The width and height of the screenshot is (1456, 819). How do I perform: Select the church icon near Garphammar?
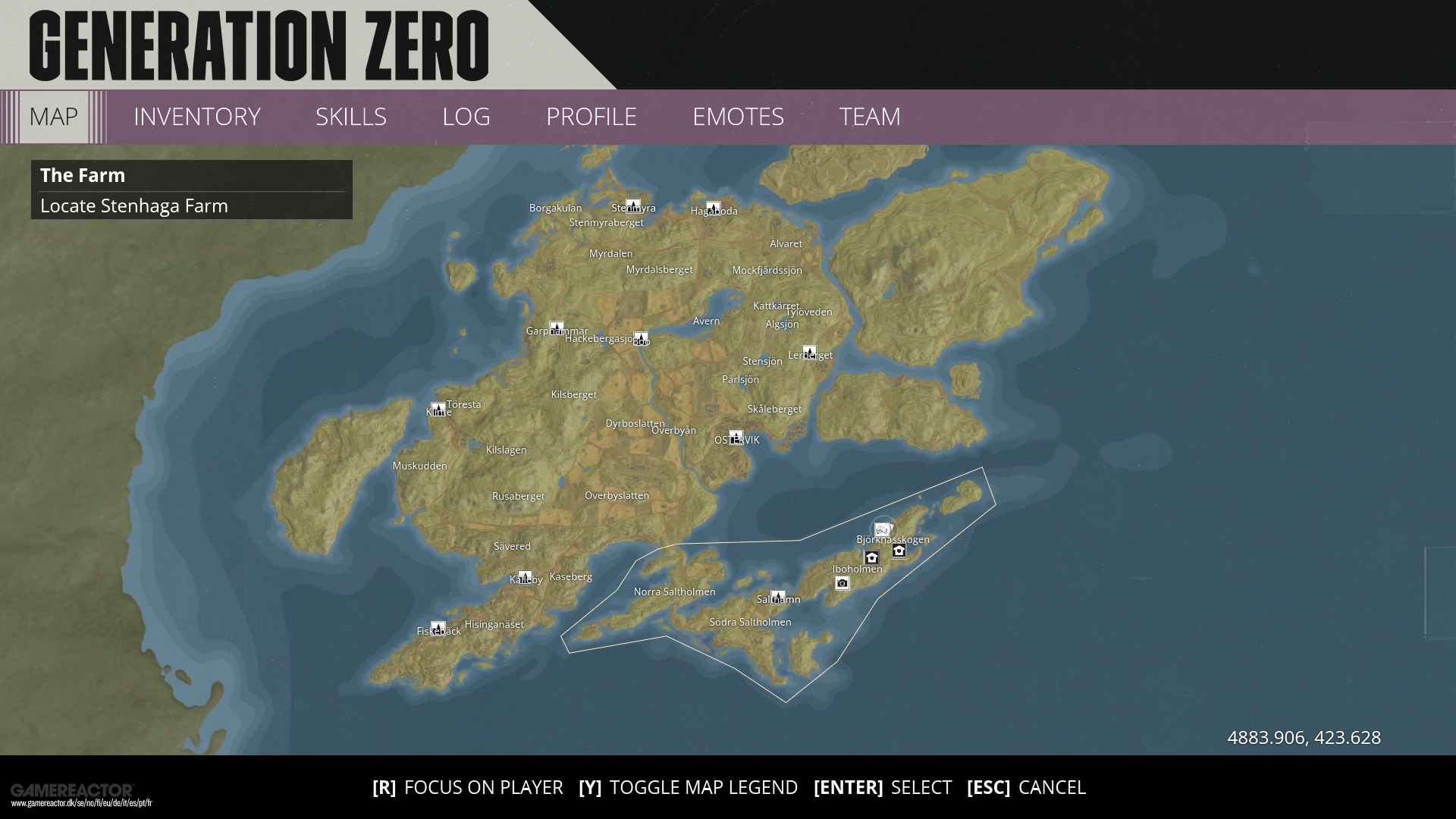557,328
